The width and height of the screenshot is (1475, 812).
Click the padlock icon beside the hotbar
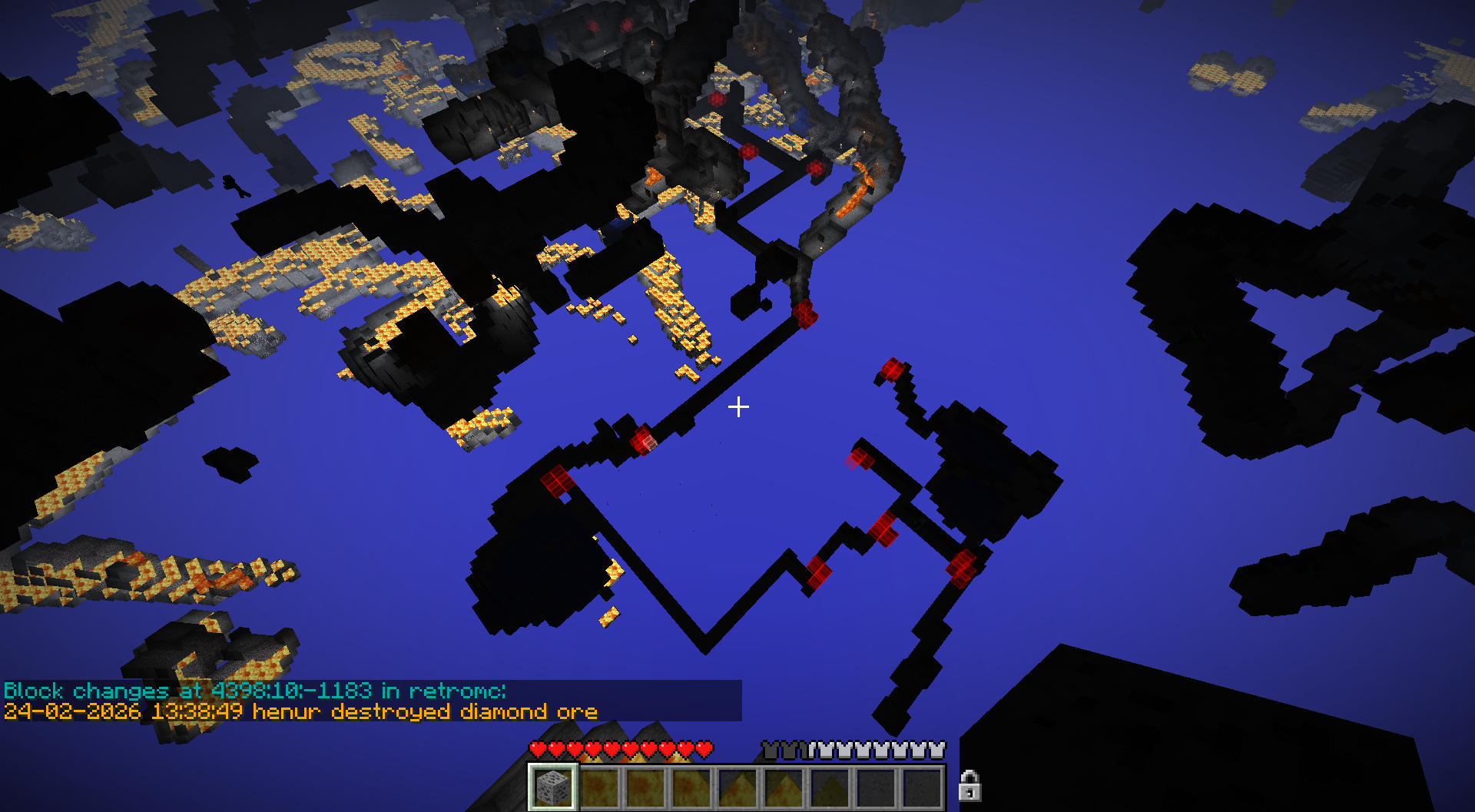tap(970, 786)
